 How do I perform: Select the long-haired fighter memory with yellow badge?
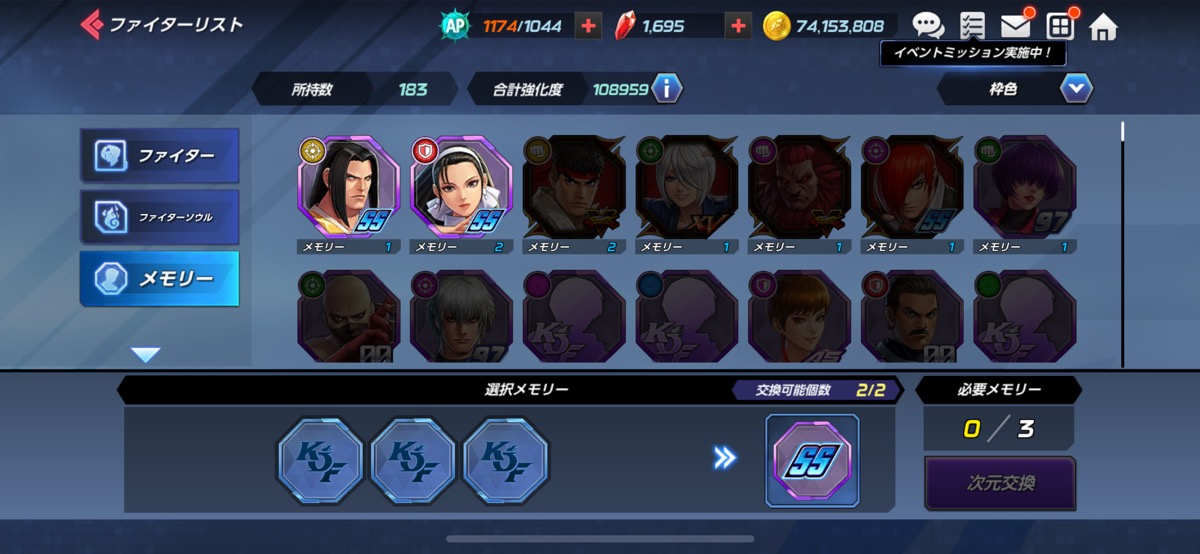pos(348,187)
